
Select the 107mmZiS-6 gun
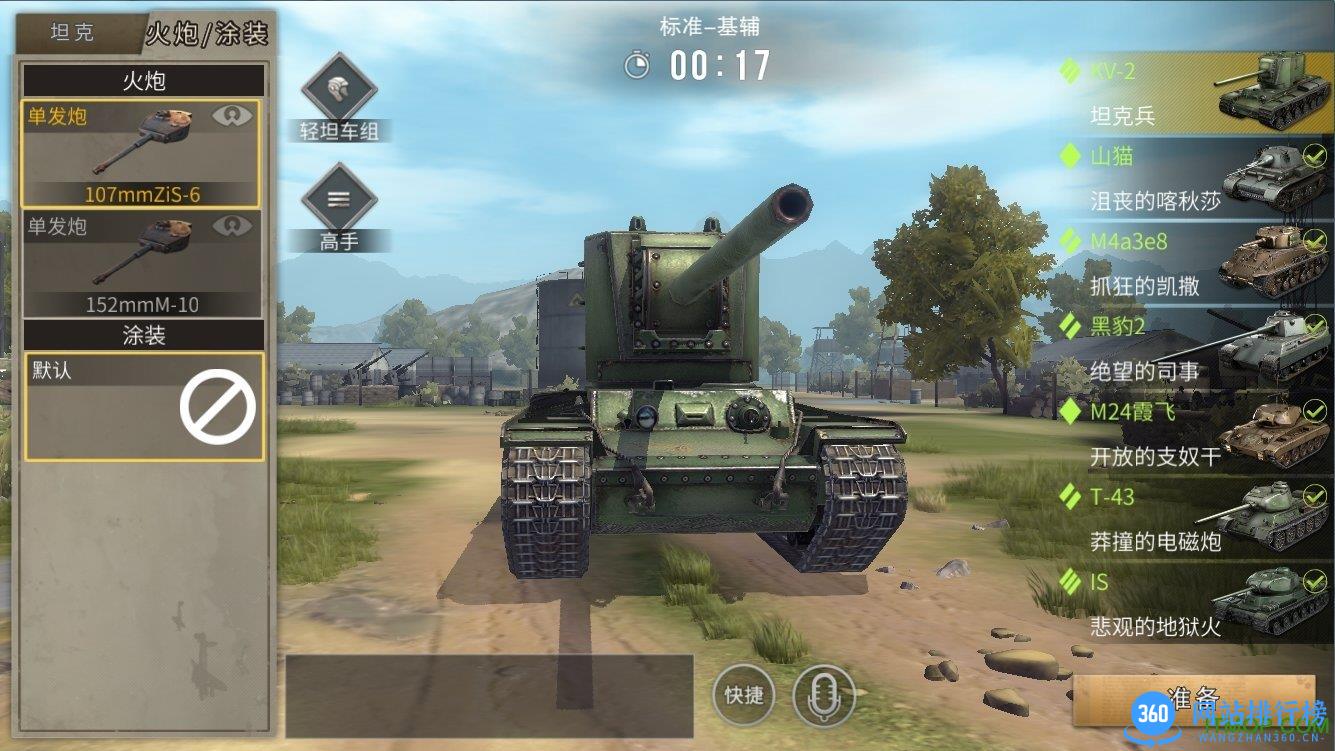point(141,153)
